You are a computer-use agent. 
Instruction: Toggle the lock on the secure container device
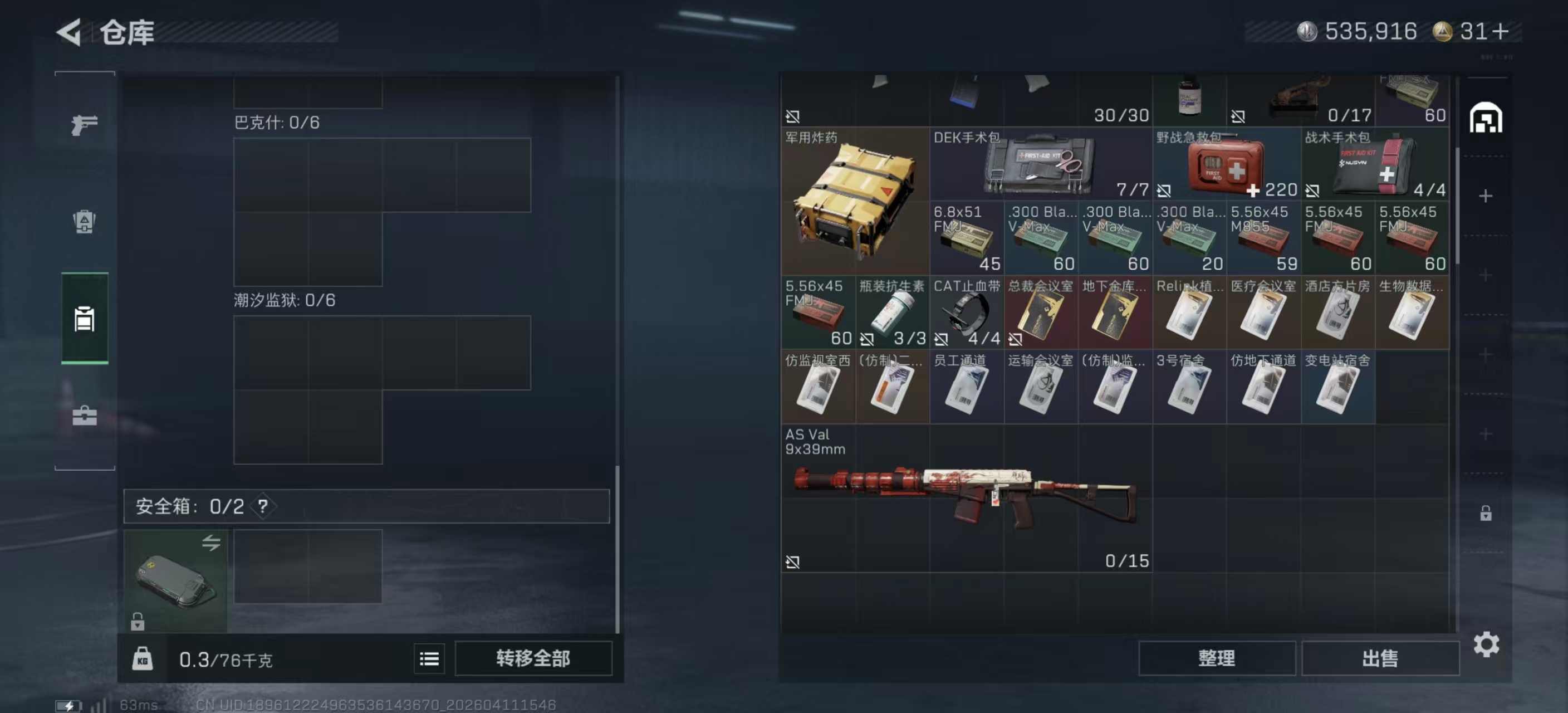[x=138, y=622]
